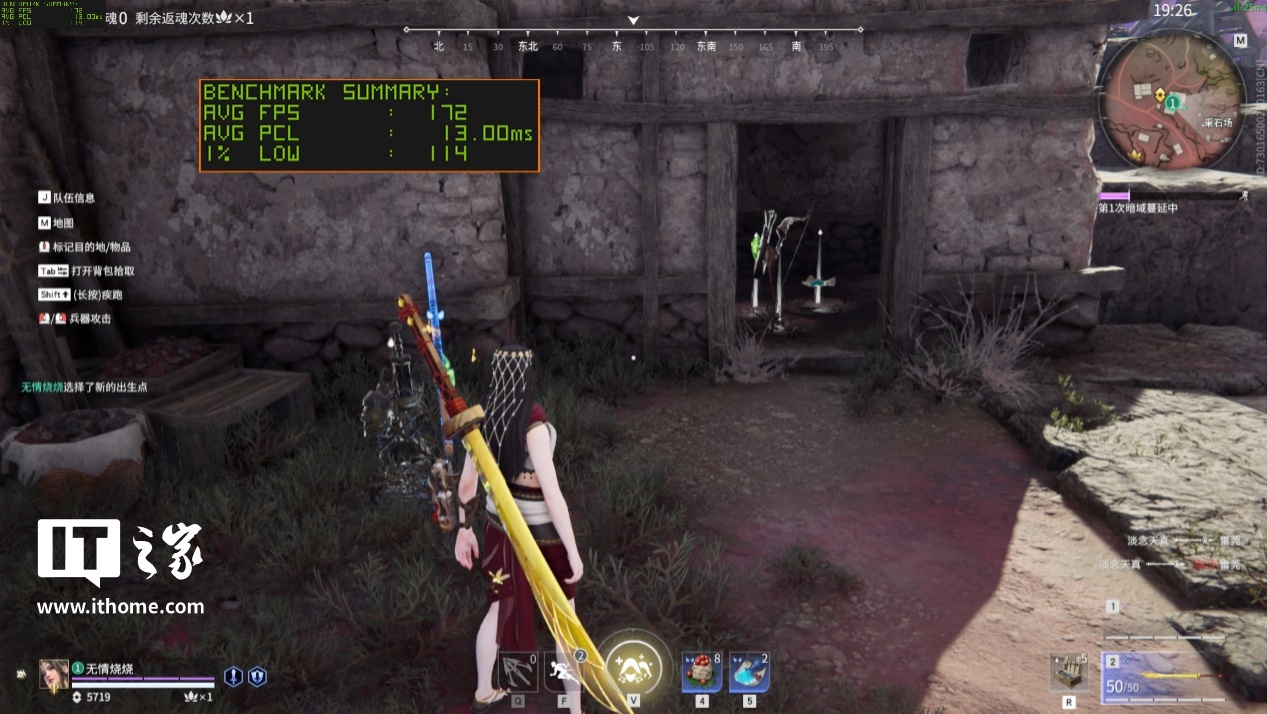The height and width of the screenshot is (714, 1267).
Task: Click the yellow diamond marker on minimap
Action: point(1159,96)
